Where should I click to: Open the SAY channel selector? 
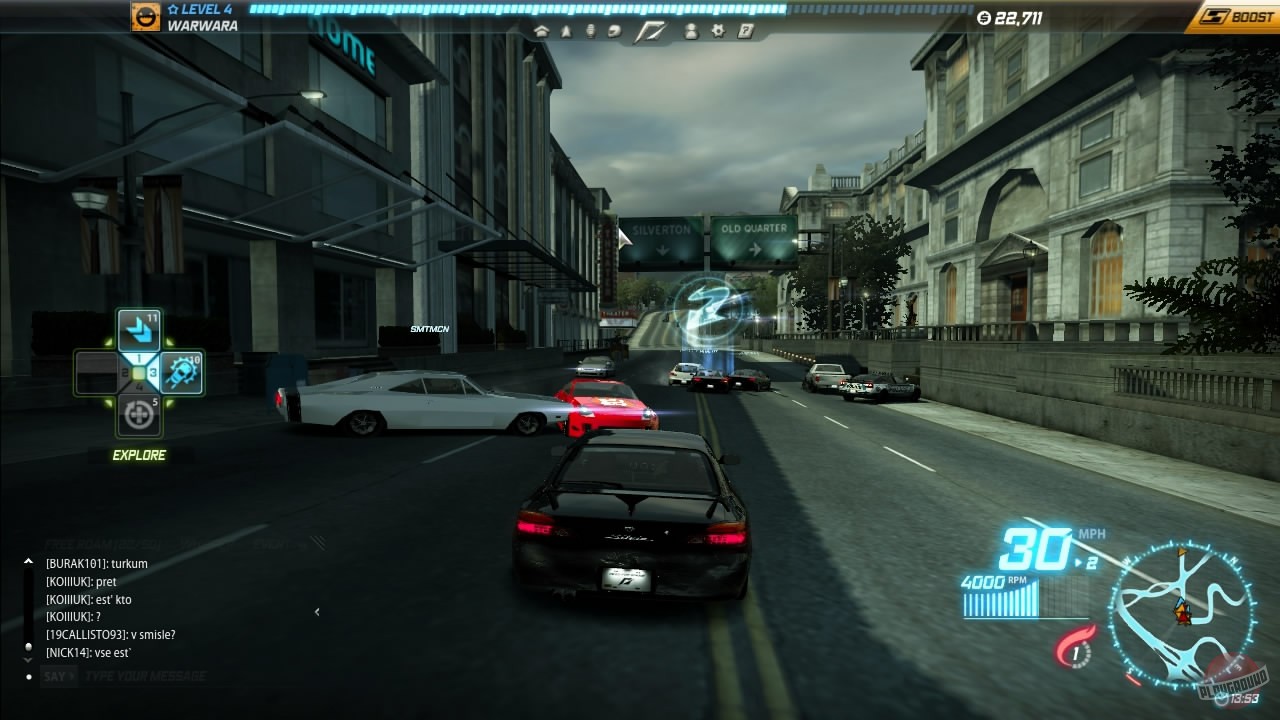click(x=57, y=675)
